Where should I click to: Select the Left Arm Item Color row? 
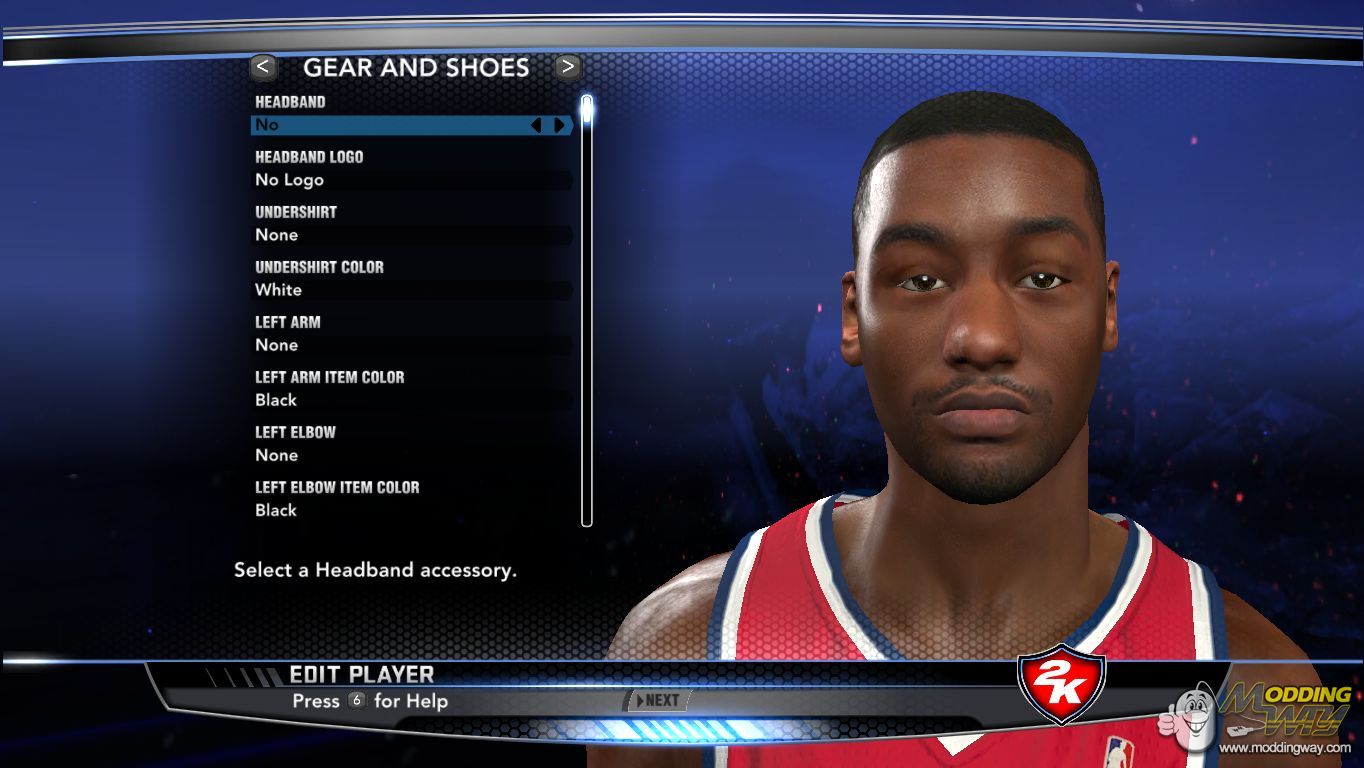(410, 400)
